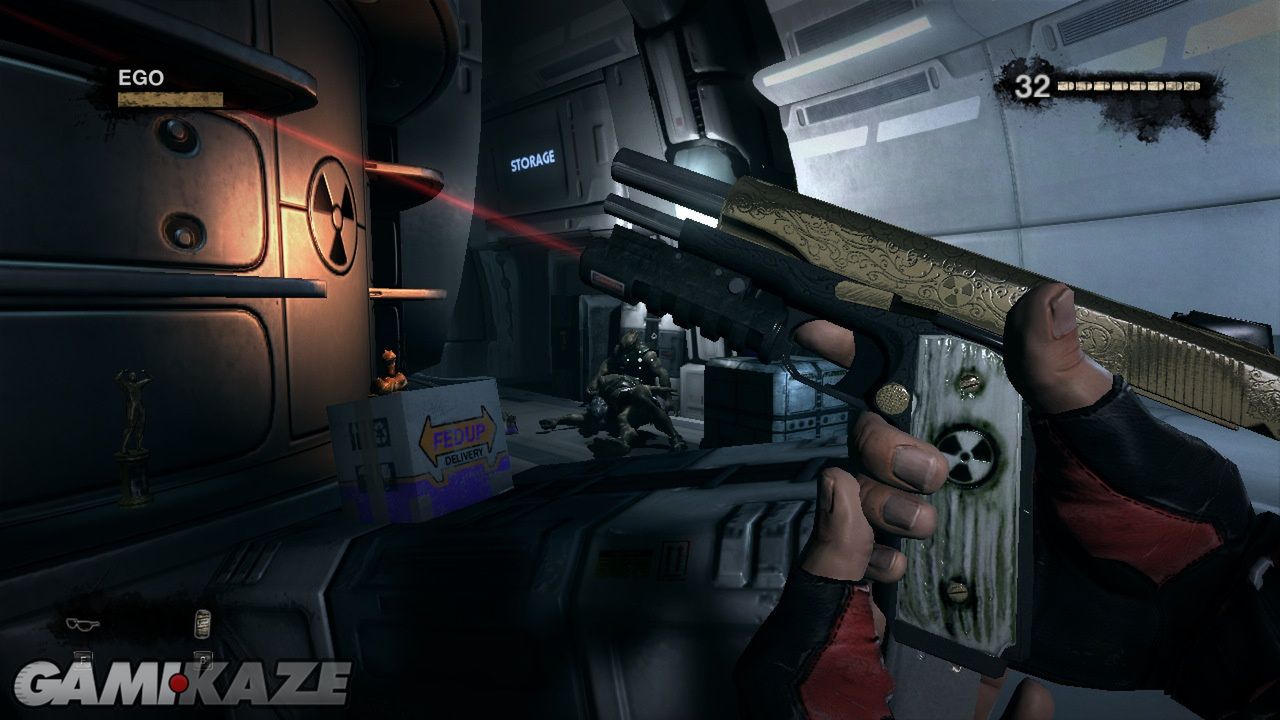This screenshot has width=1280, height=720.
Task: Expand the first ammo clip segment
Action: coord(1066,86)
